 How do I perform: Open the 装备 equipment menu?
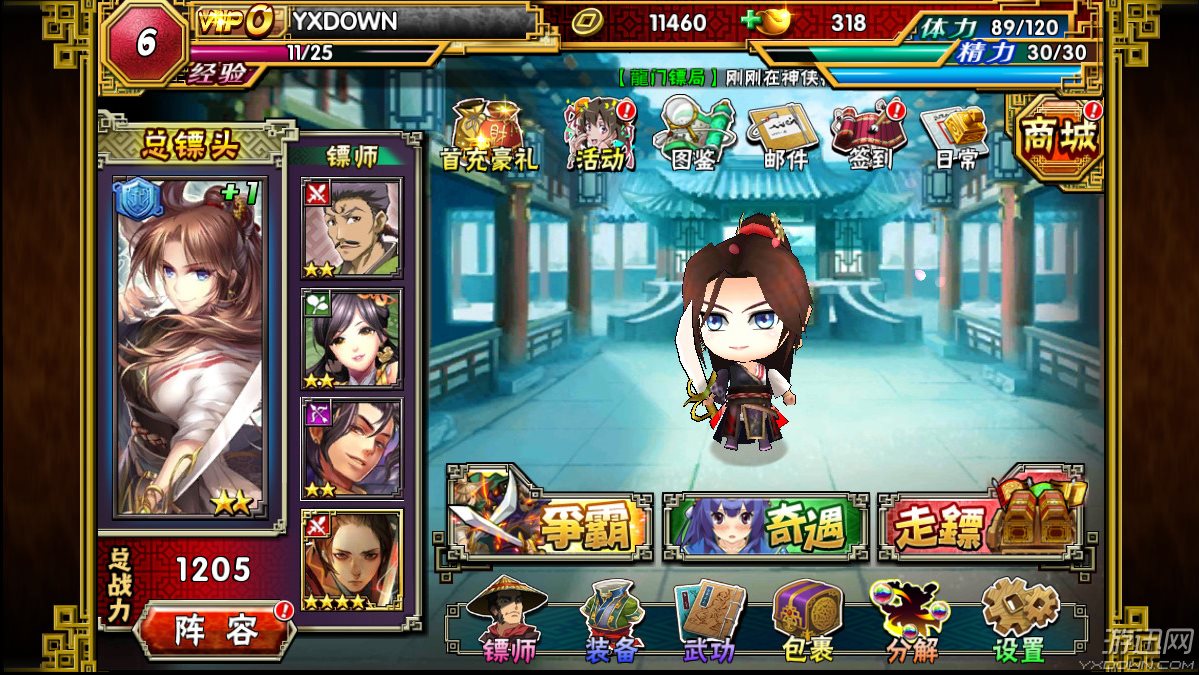click(612, 622)
